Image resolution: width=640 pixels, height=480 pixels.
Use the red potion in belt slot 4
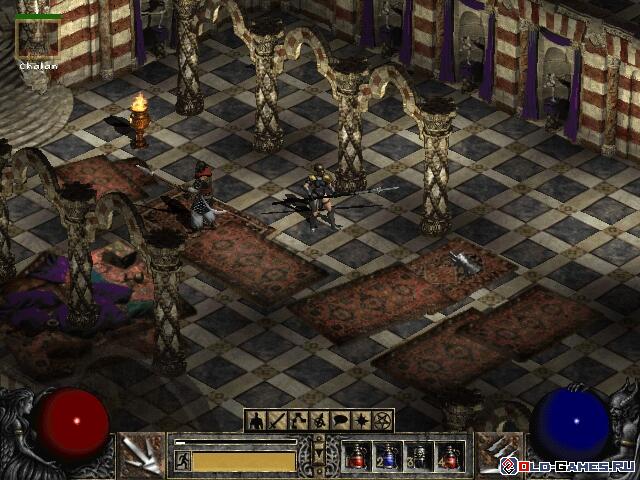(x=450, y=457)
